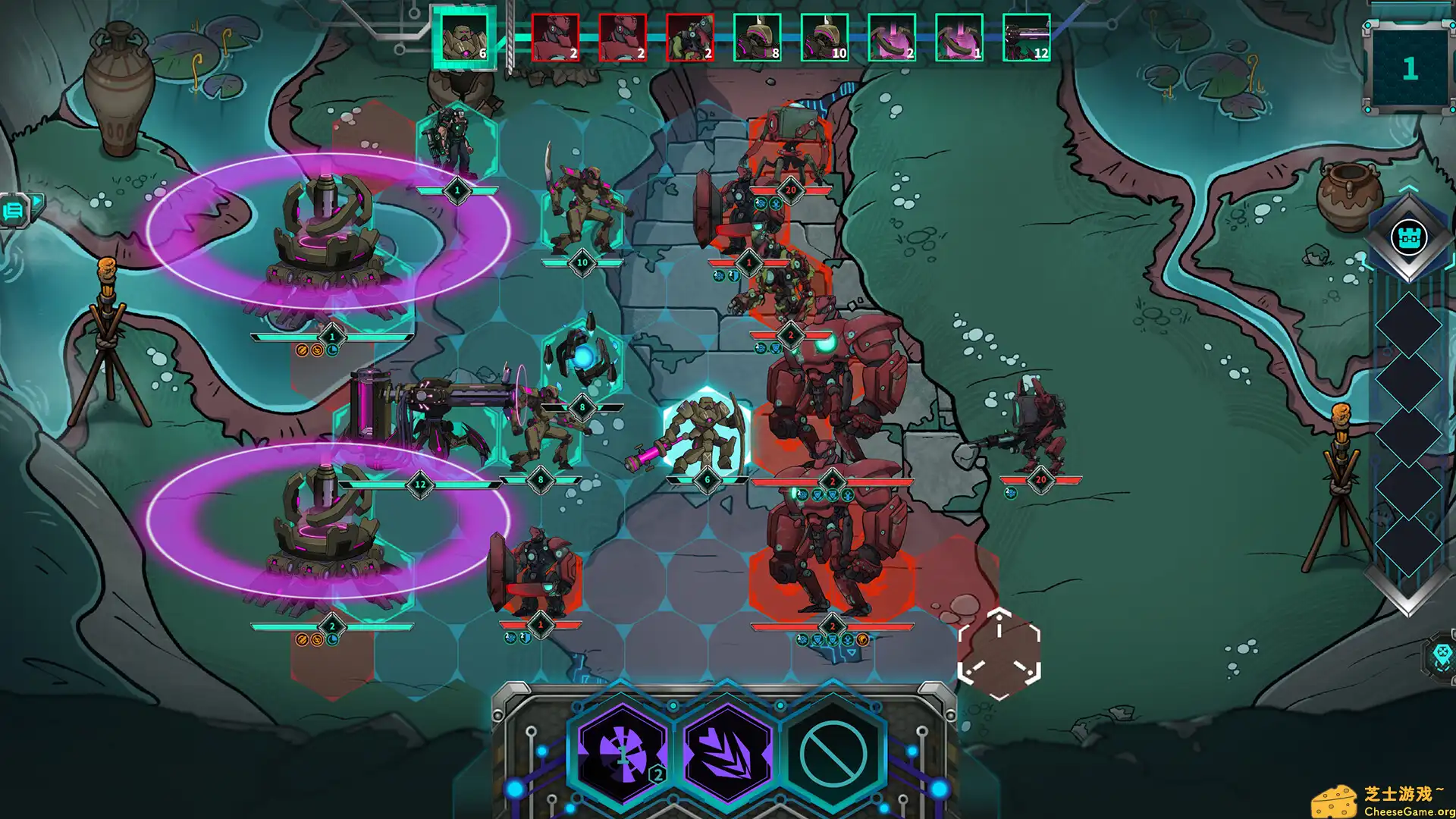This screenshot has width=1456, height=819.
Task: Select the green-armored enemy portrait in turn order
Action: tap(689, 37)
